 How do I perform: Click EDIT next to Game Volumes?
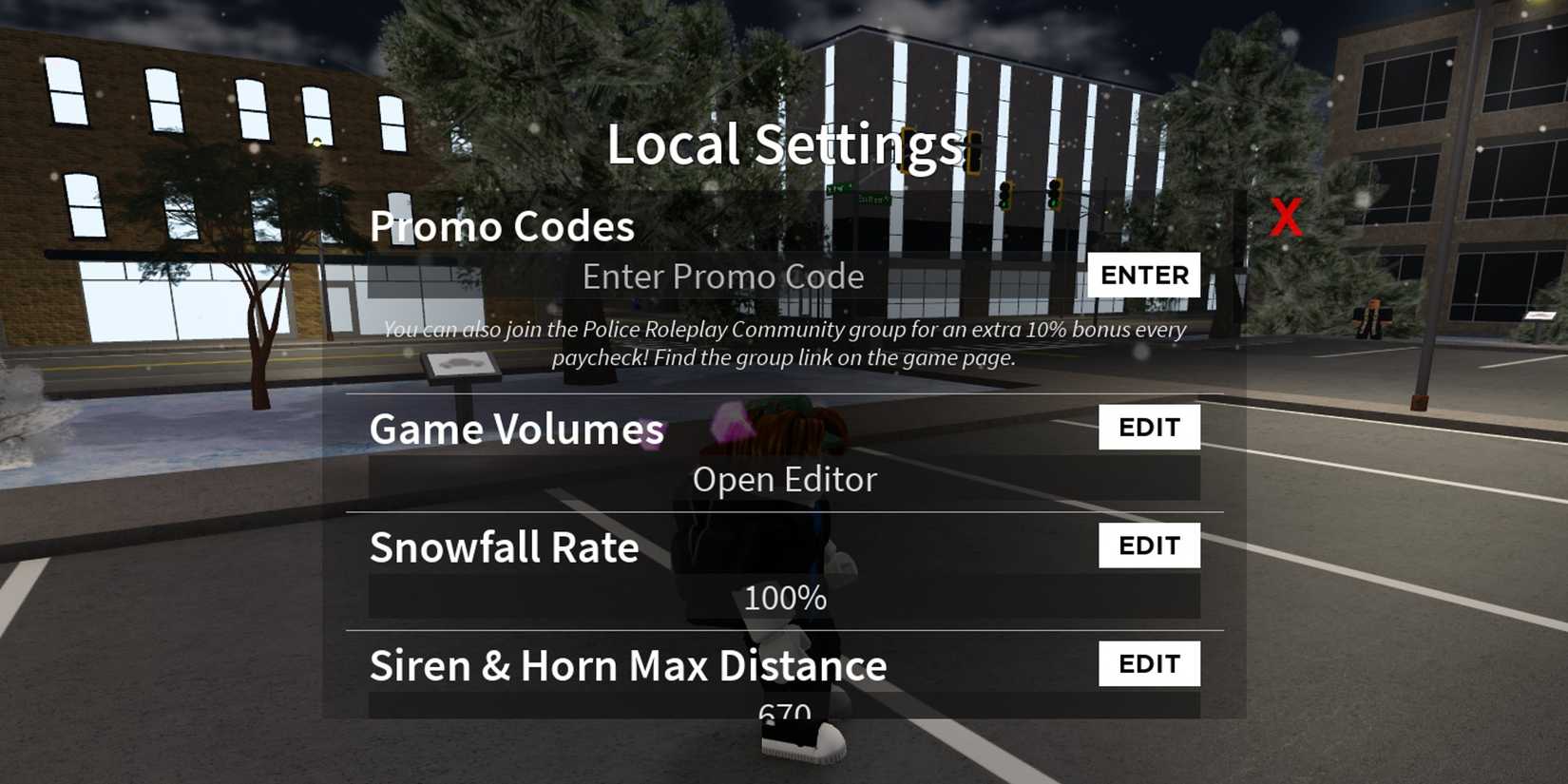(1149, 427)
